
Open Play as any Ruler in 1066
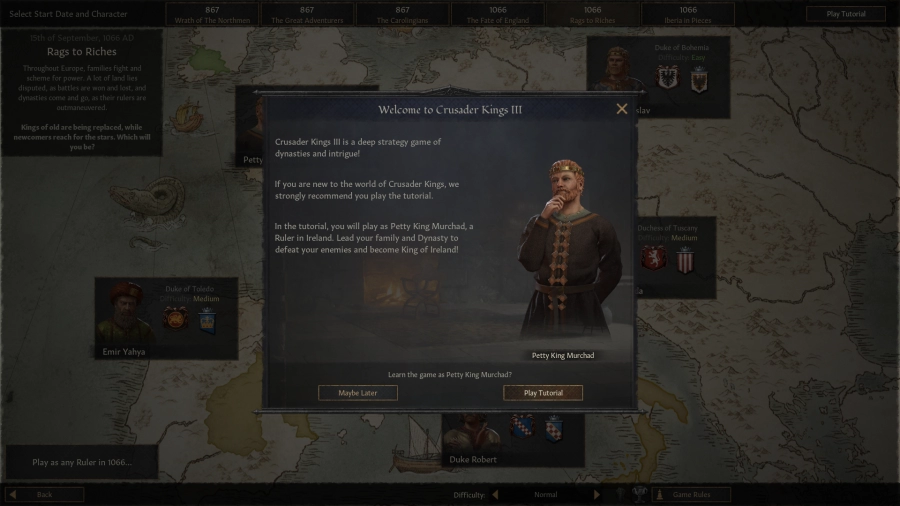82,463
